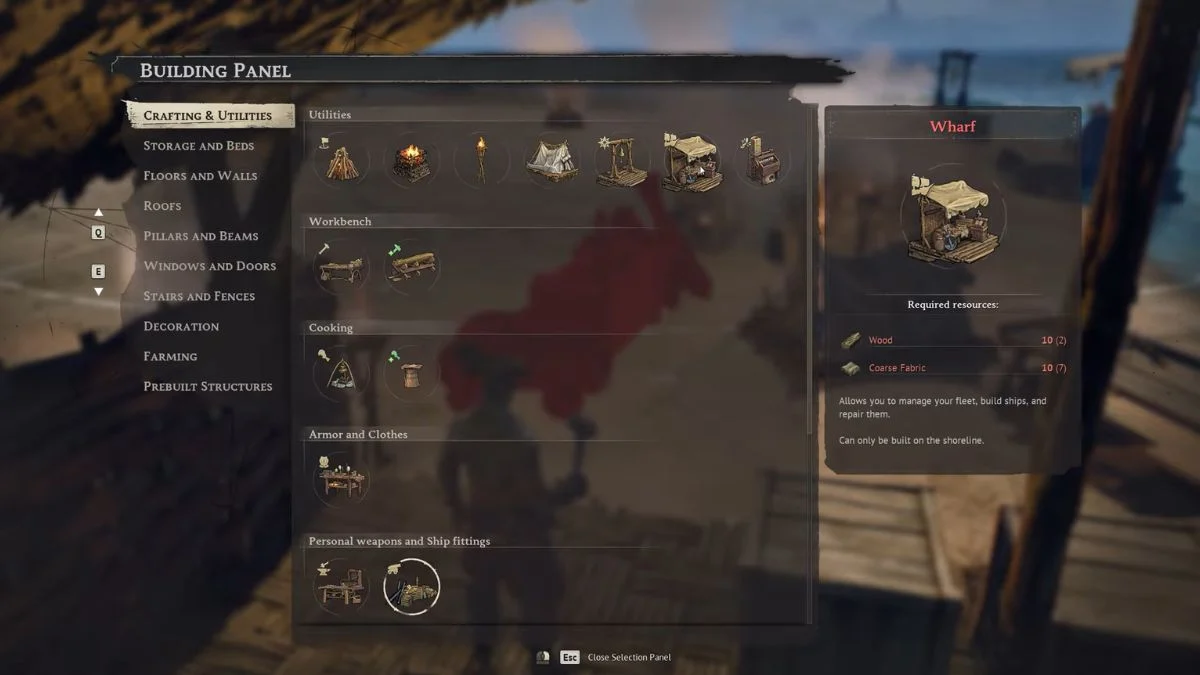
Task: Switch to Floors and Walls category
Action: click(x=200, y=176)
